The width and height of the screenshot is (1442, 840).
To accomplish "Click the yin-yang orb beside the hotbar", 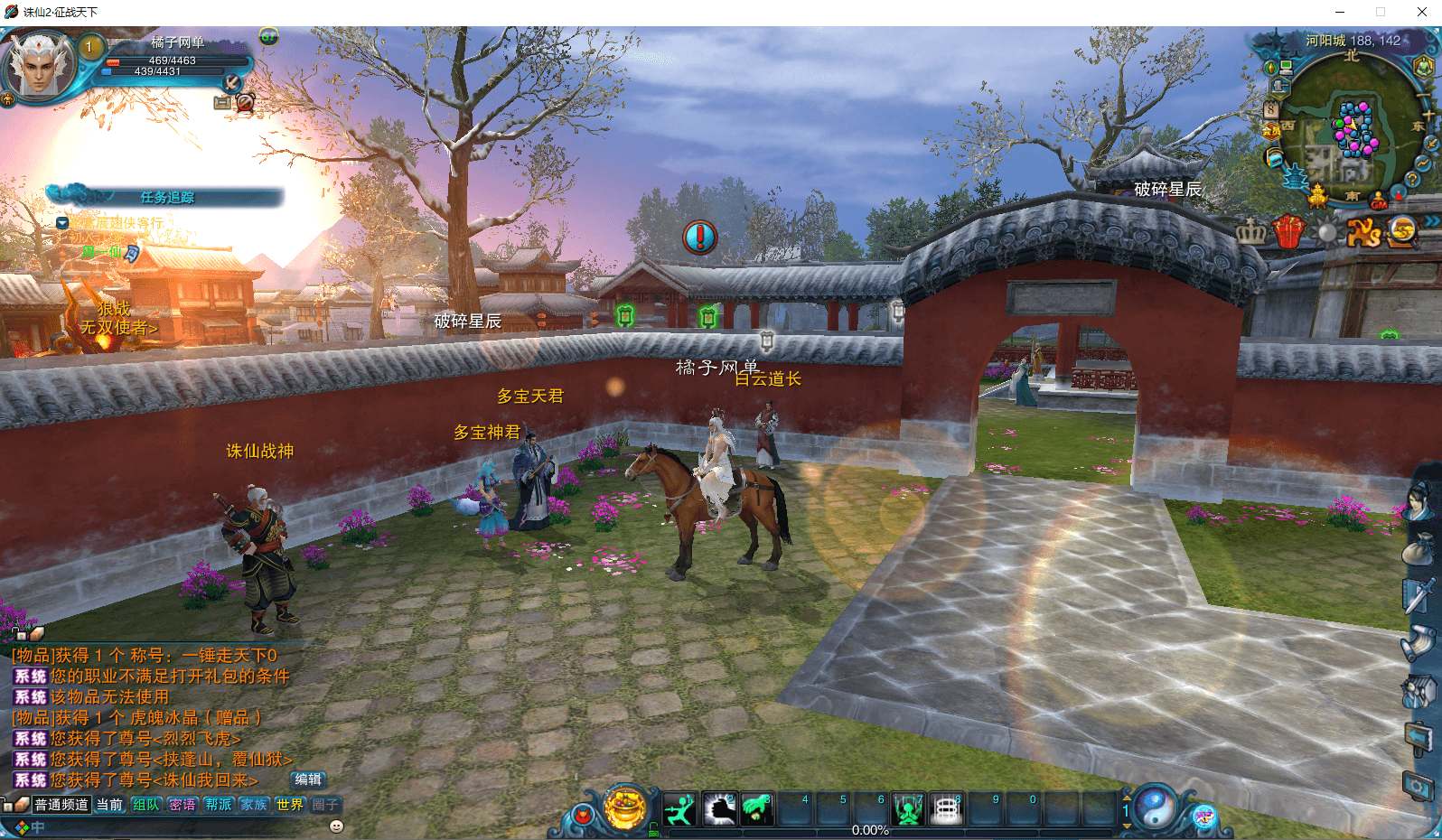I will coord(1155,807).
